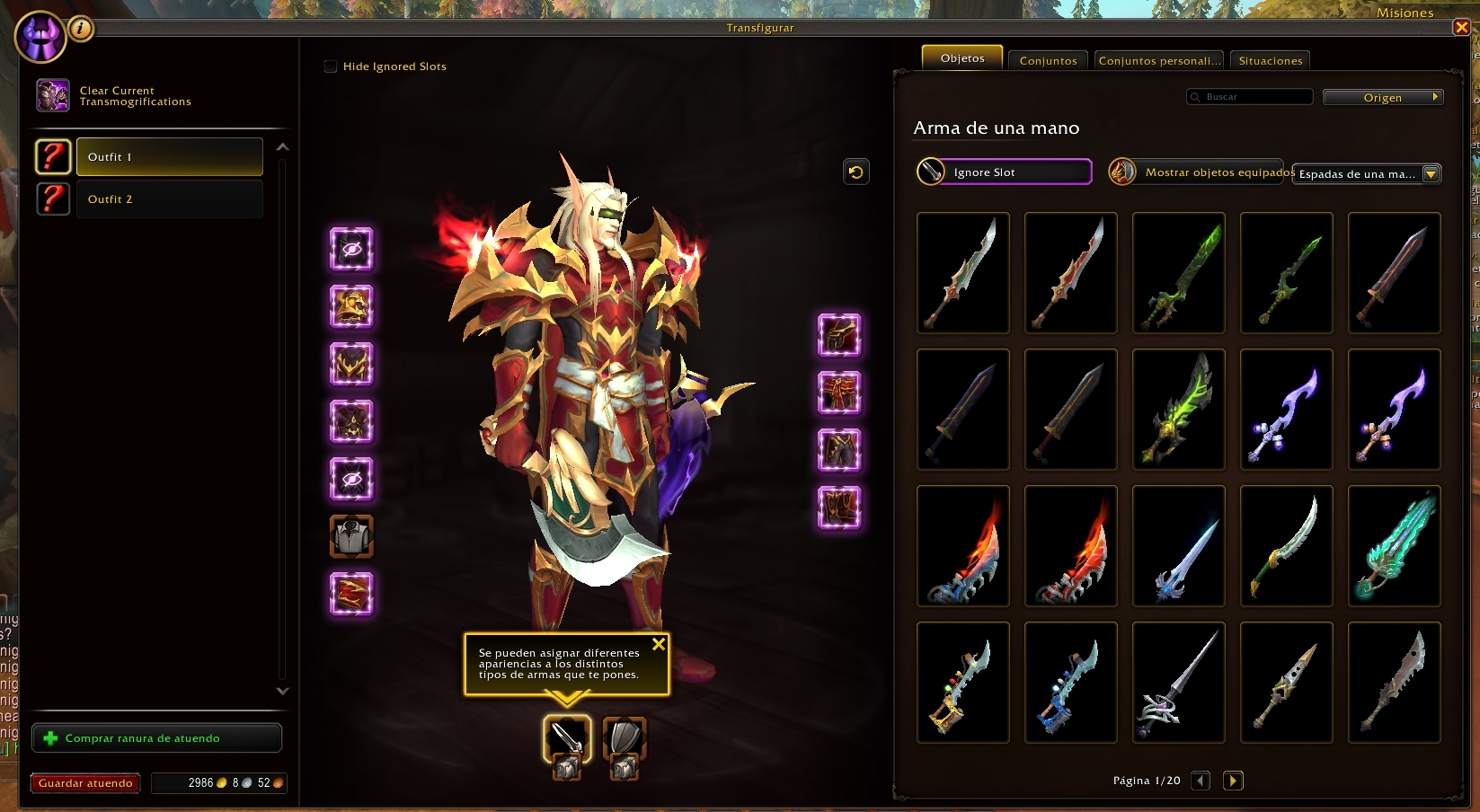1480x812 pixels.
Task: Close the weapon types tooltip
Action: click(659, 644)
